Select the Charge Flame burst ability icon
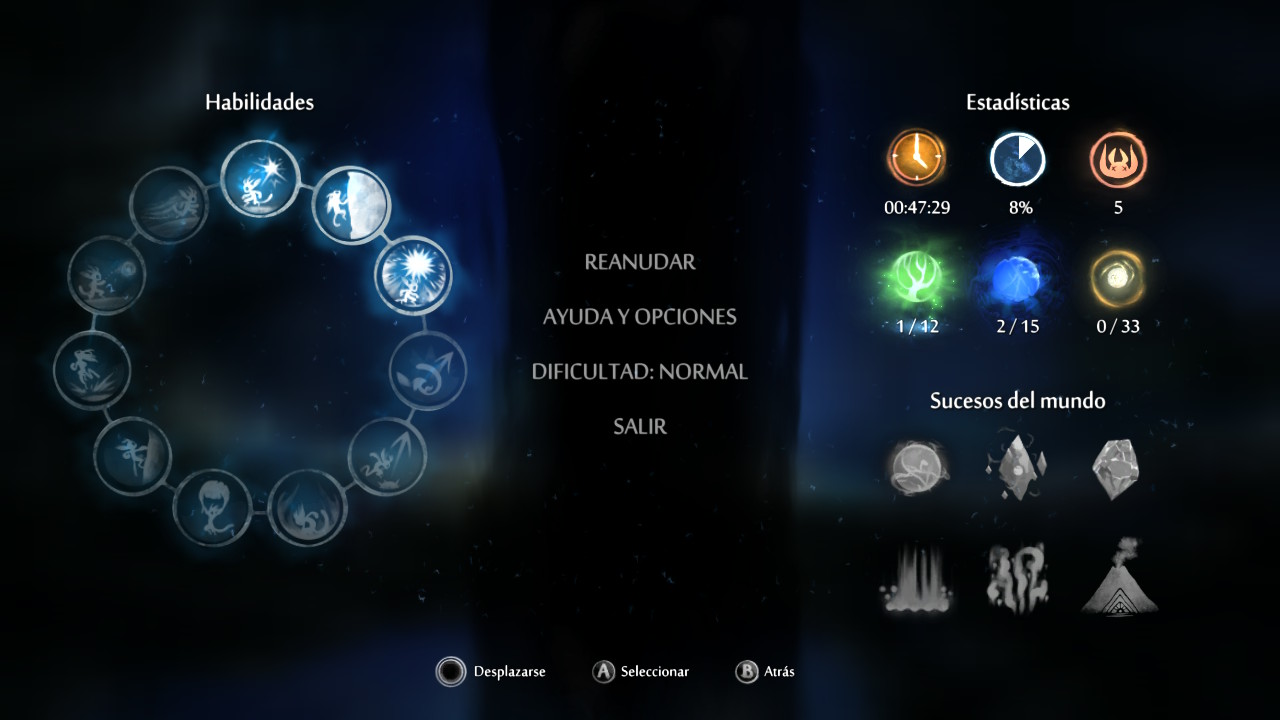1280x720 pixels. [413, 275]
